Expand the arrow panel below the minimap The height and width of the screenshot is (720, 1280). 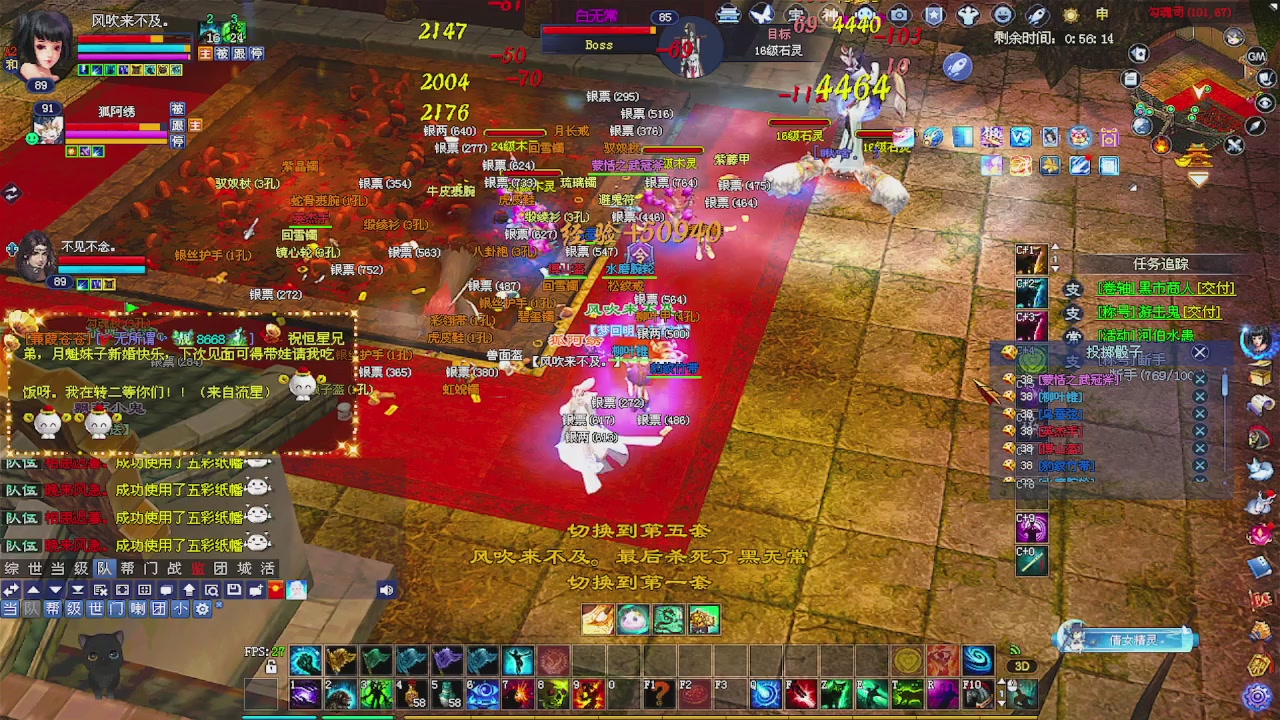click(1199, 177)
